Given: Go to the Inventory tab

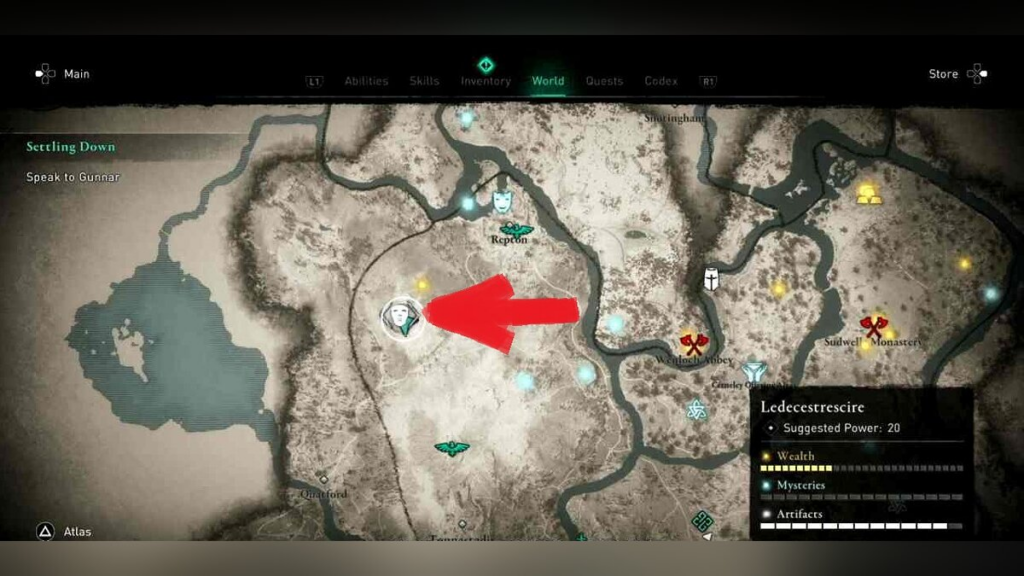Looking at the screenshot, I should [486, 81].
